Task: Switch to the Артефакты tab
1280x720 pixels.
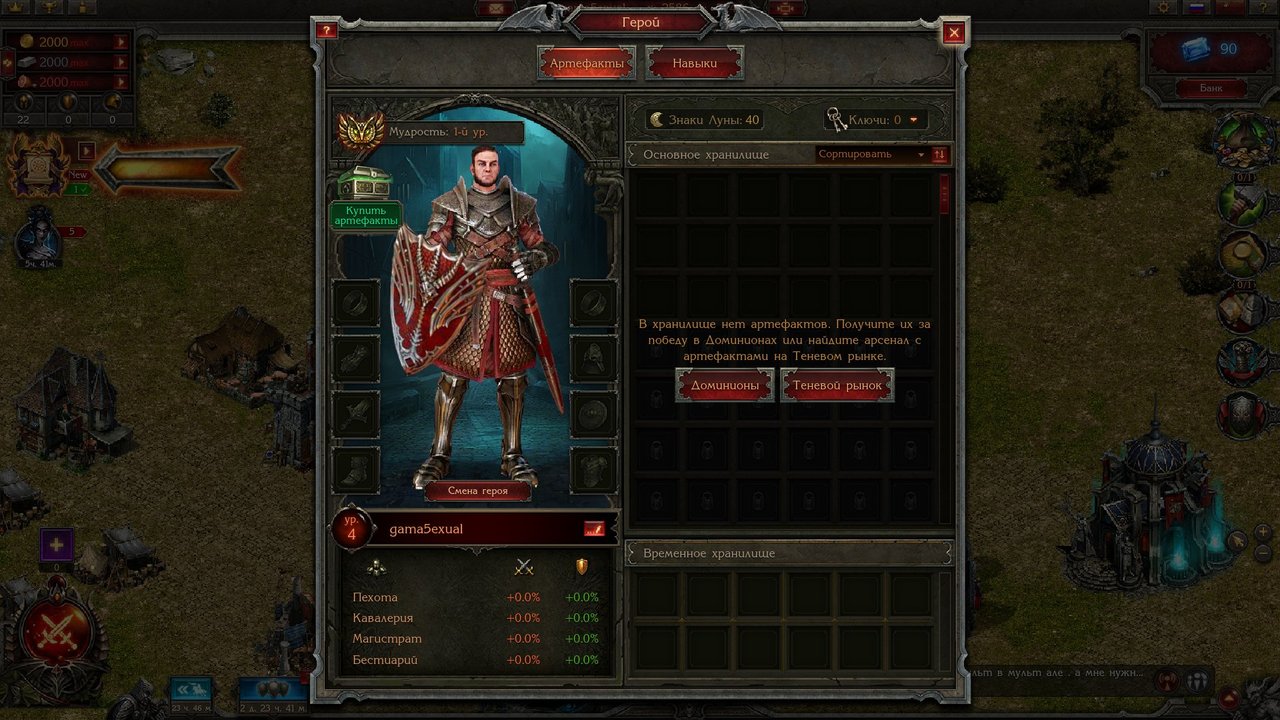Action: pyautogui.click(x=586, y=63)
